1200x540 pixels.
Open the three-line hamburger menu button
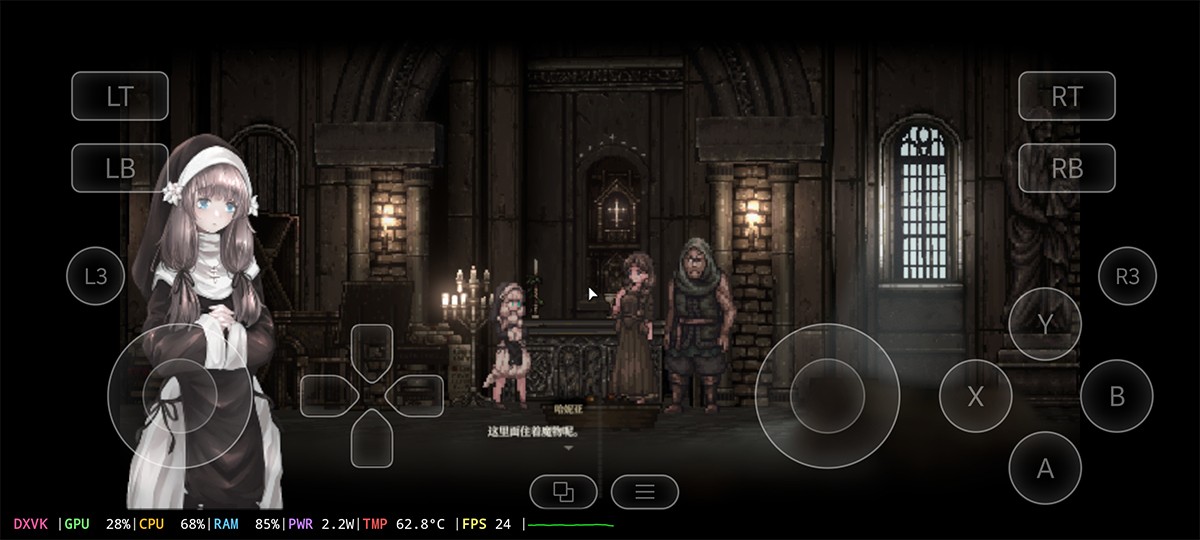645,491
